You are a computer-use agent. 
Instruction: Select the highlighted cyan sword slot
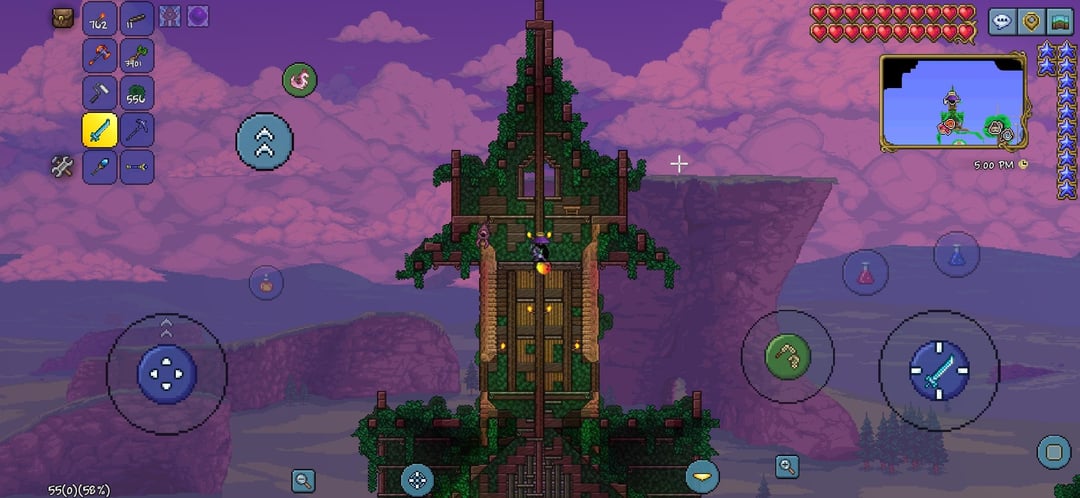tap(99, 130)
